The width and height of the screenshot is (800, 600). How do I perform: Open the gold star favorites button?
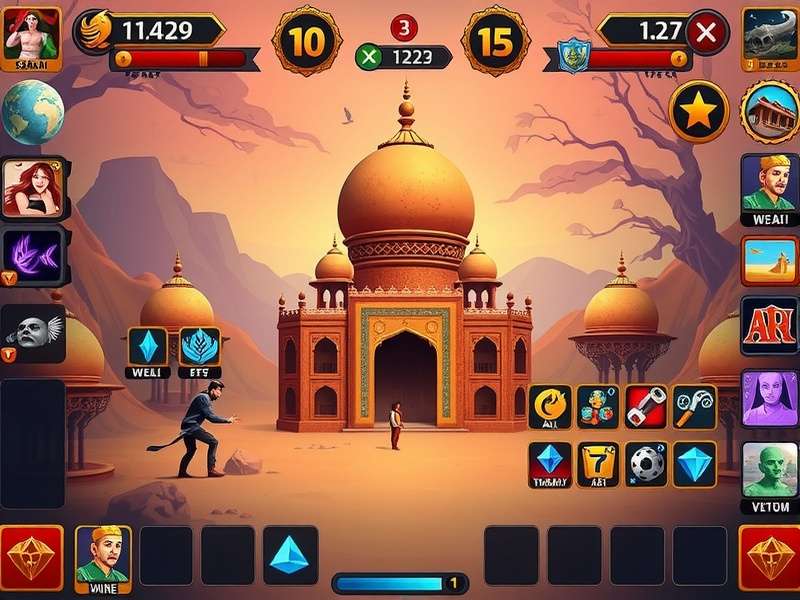[x=698, y=112]
